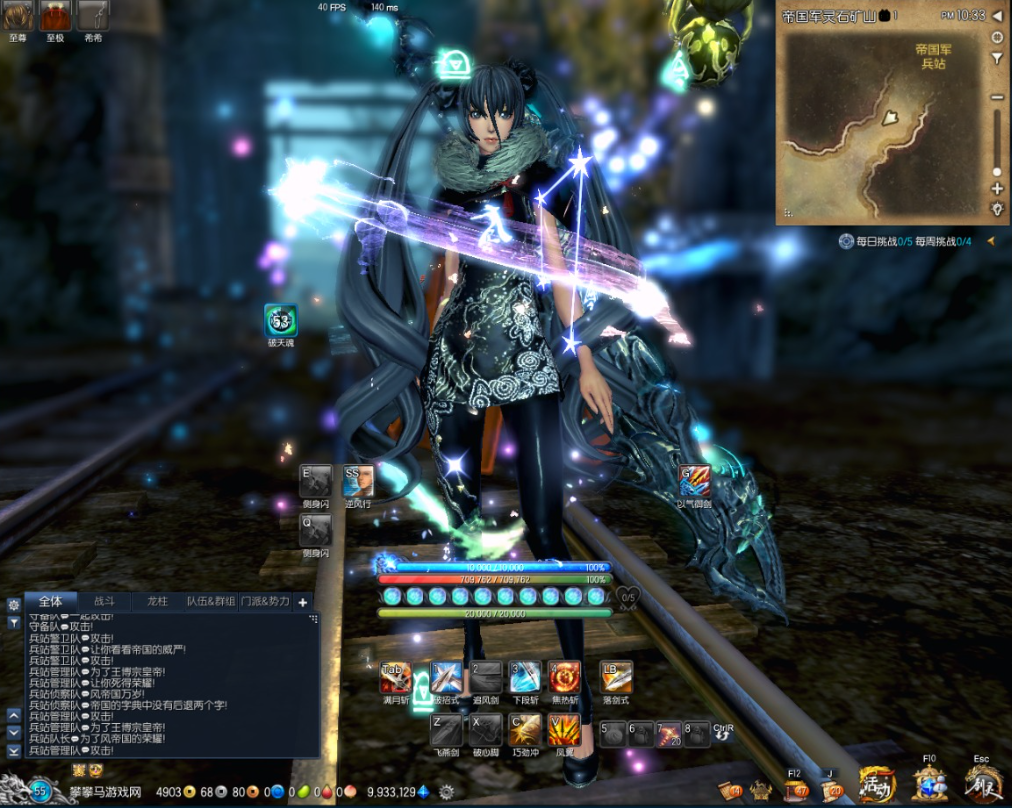Select the 队伍&群组 chat tab

211,601
